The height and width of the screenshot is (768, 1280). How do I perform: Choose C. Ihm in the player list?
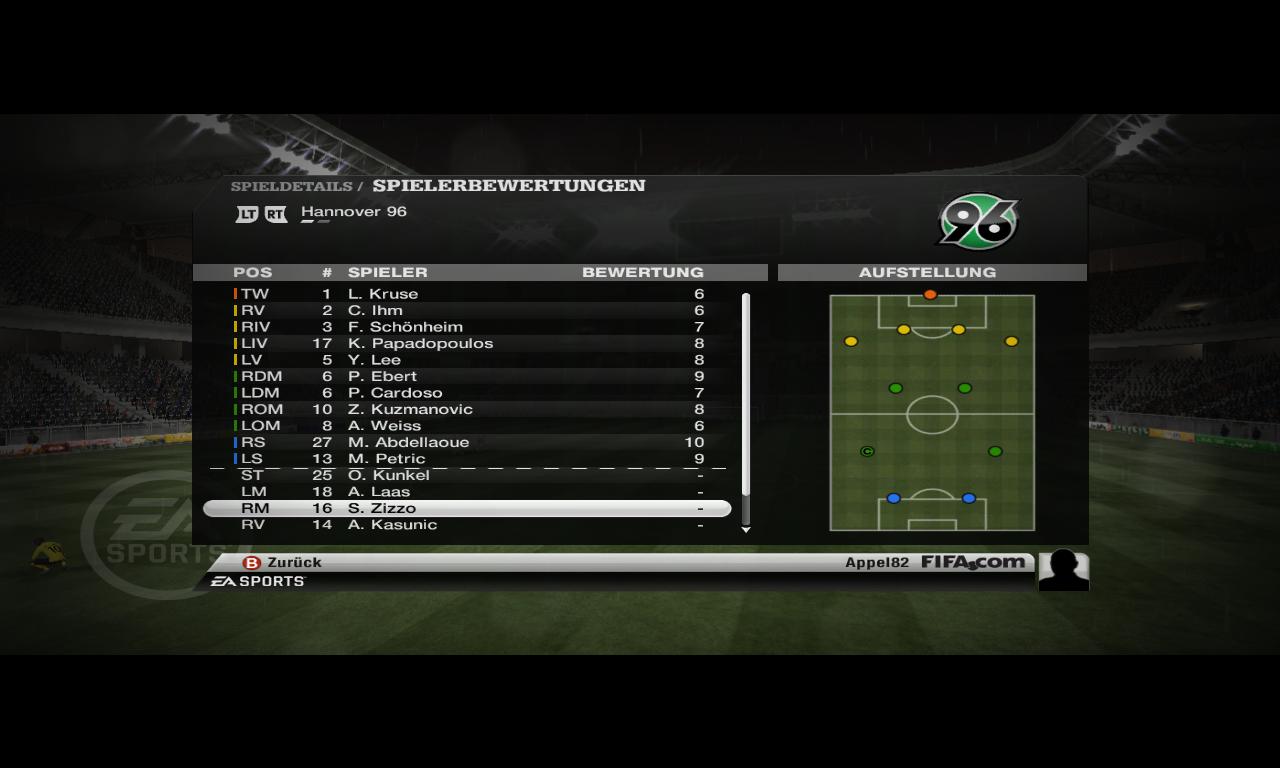(375, 310)
